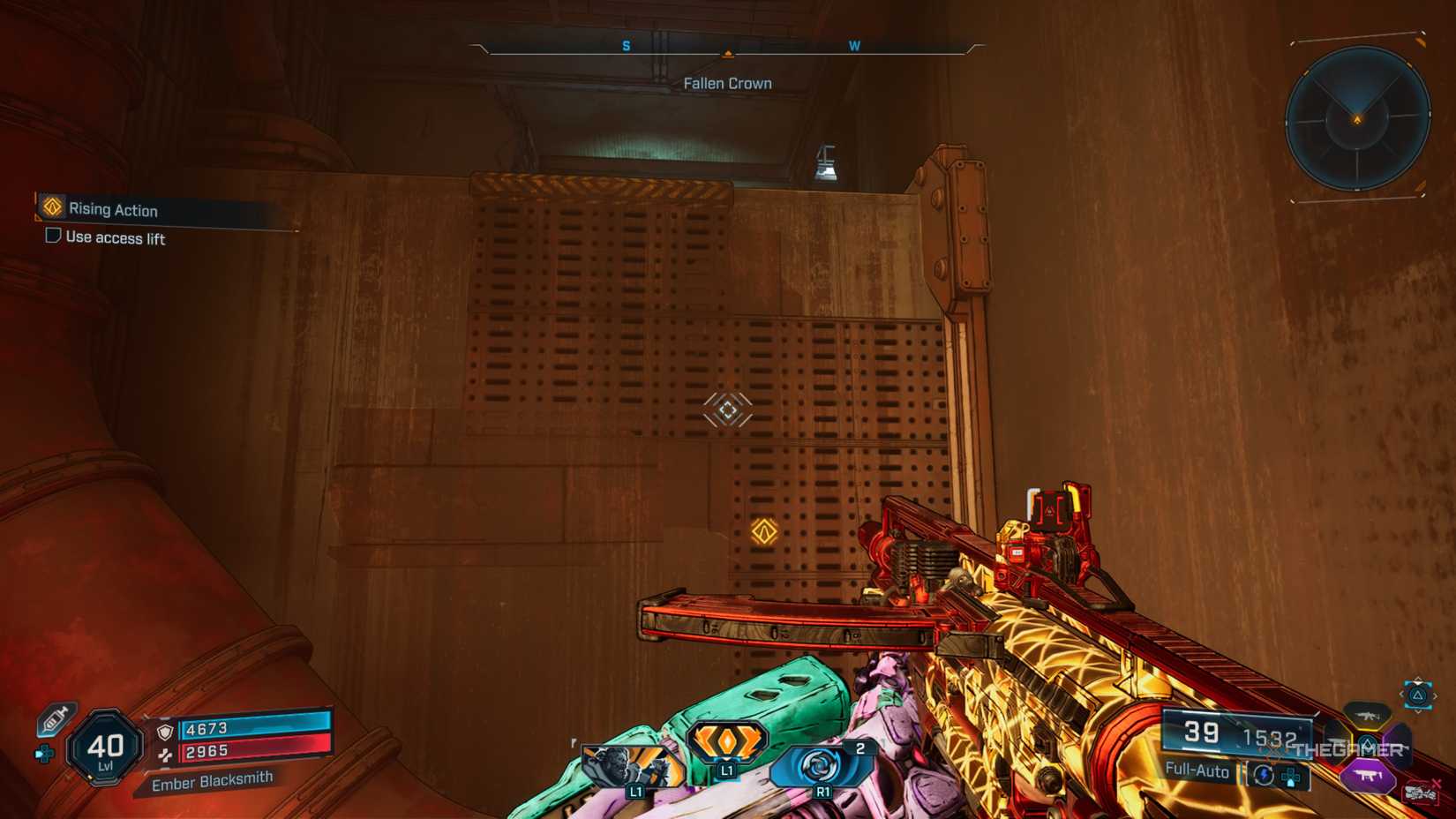Activate the bearded character action skill icon

point(632,768)
